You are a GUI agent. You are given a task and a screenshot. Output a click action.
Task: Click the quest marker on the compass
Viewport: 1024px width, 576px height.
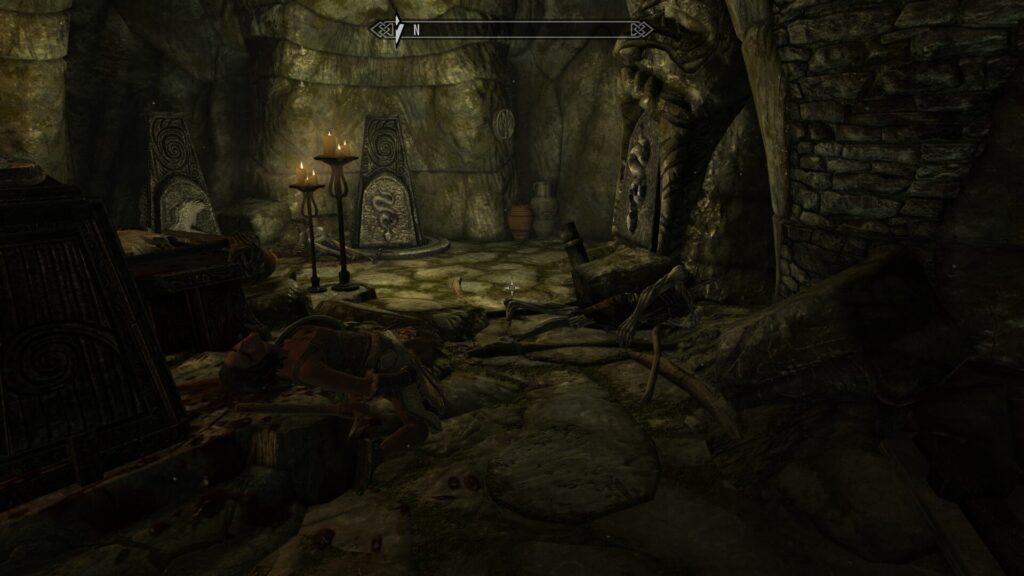(x=398, y=30)
